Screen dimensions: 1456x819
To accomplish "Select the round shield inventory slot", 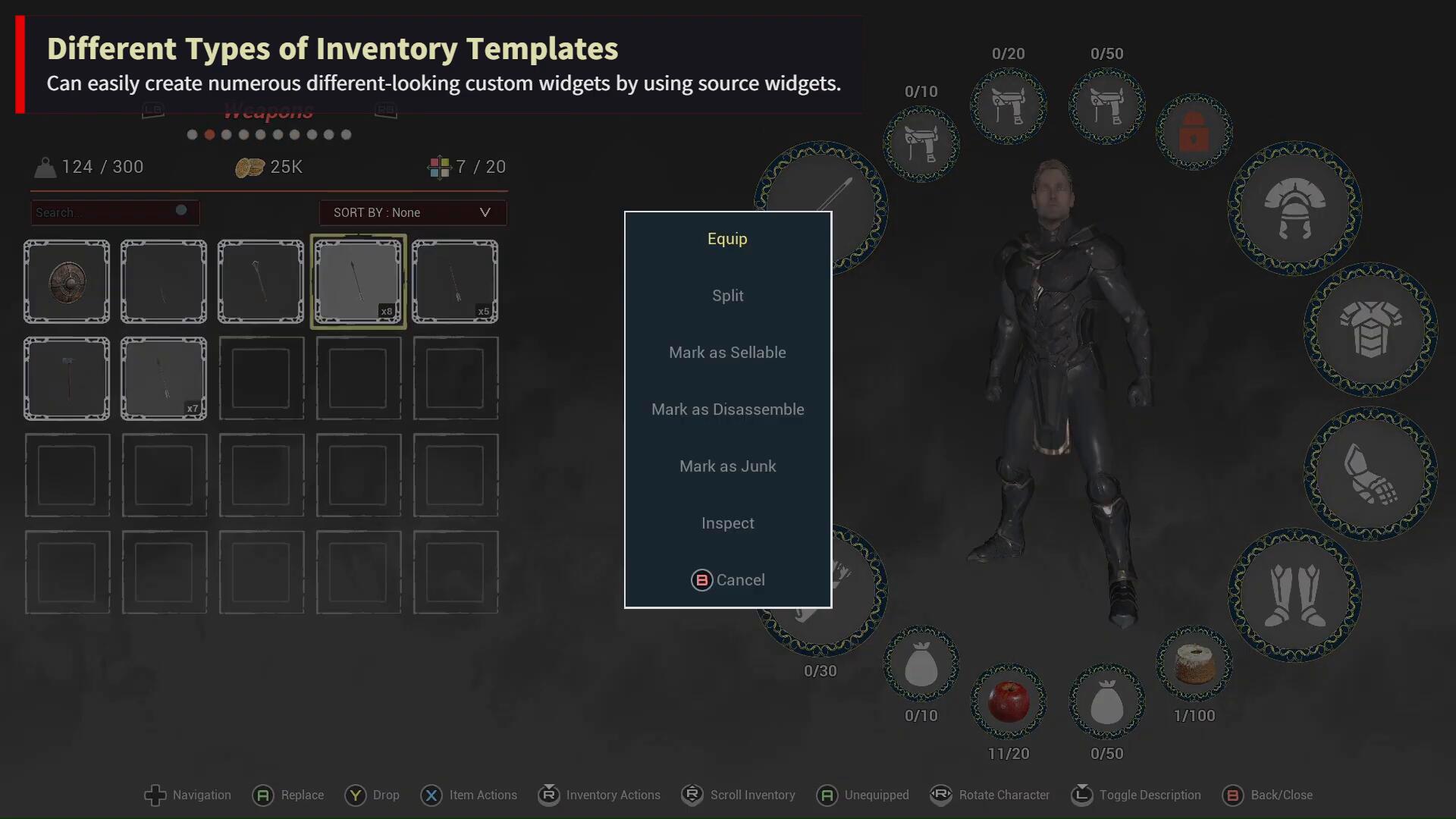I will 67,282.
